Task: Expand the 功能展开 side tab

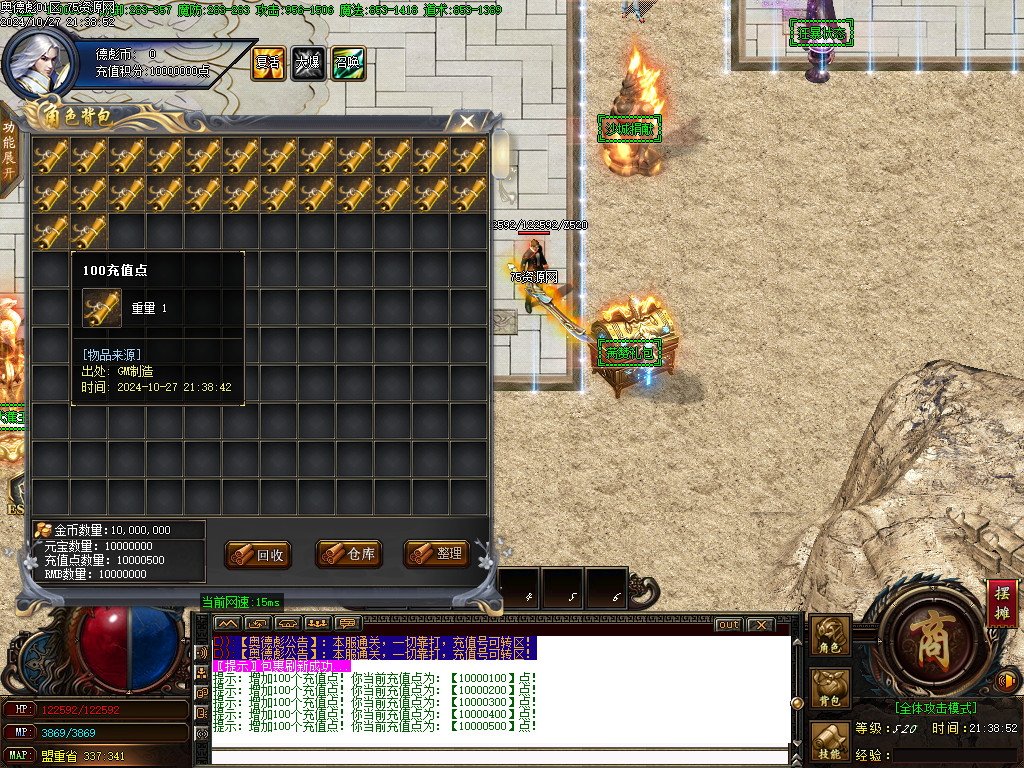Action: tap(9, 150)
